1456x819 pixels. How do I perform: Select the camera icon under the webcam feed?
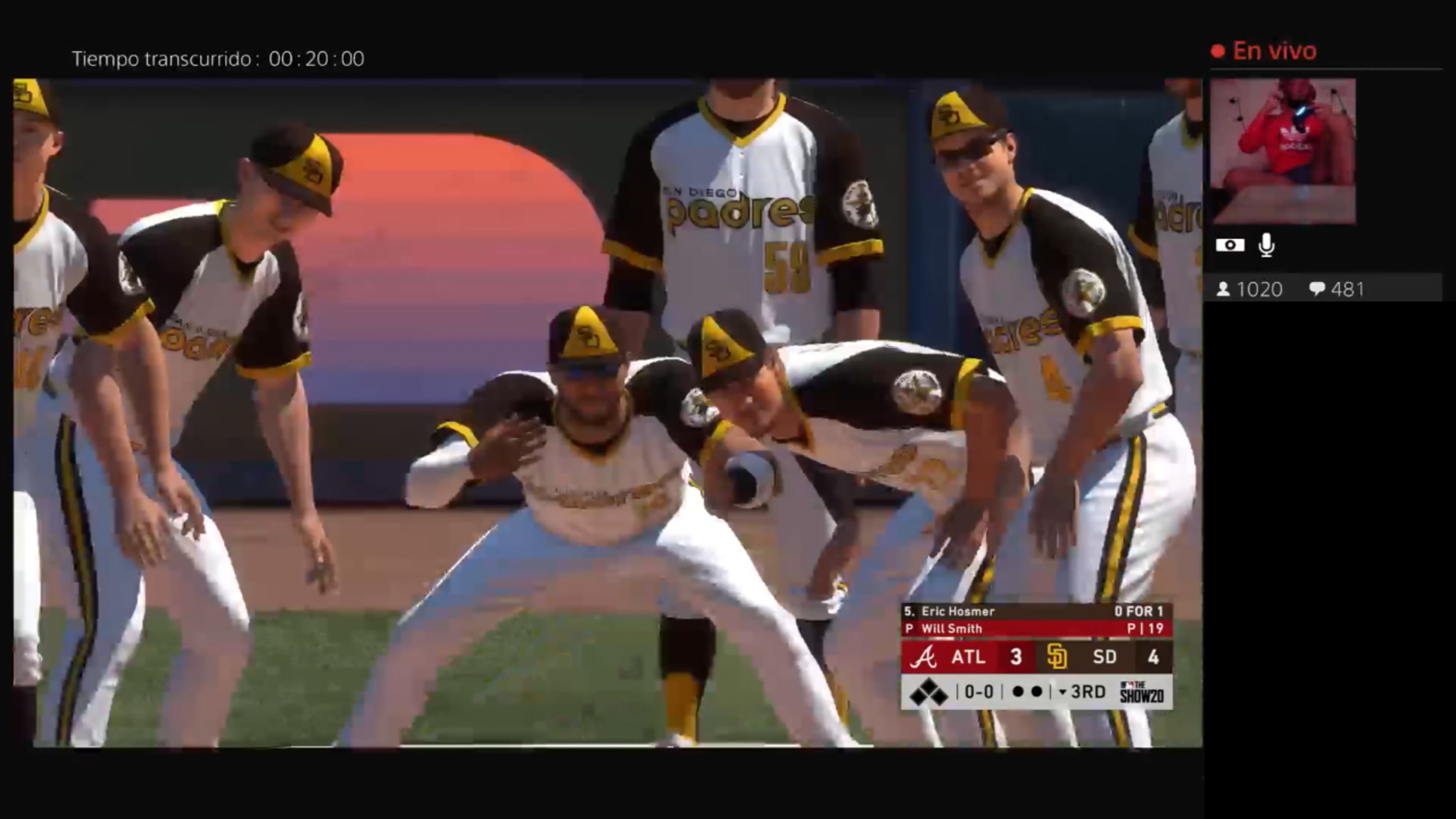(x=1230, y=244)
